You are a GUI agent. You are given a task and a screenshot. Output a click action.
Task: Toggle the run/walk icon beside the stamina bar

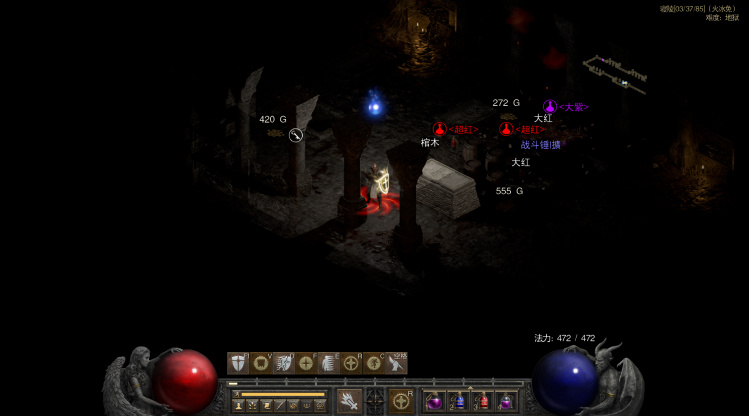(237, 394)
